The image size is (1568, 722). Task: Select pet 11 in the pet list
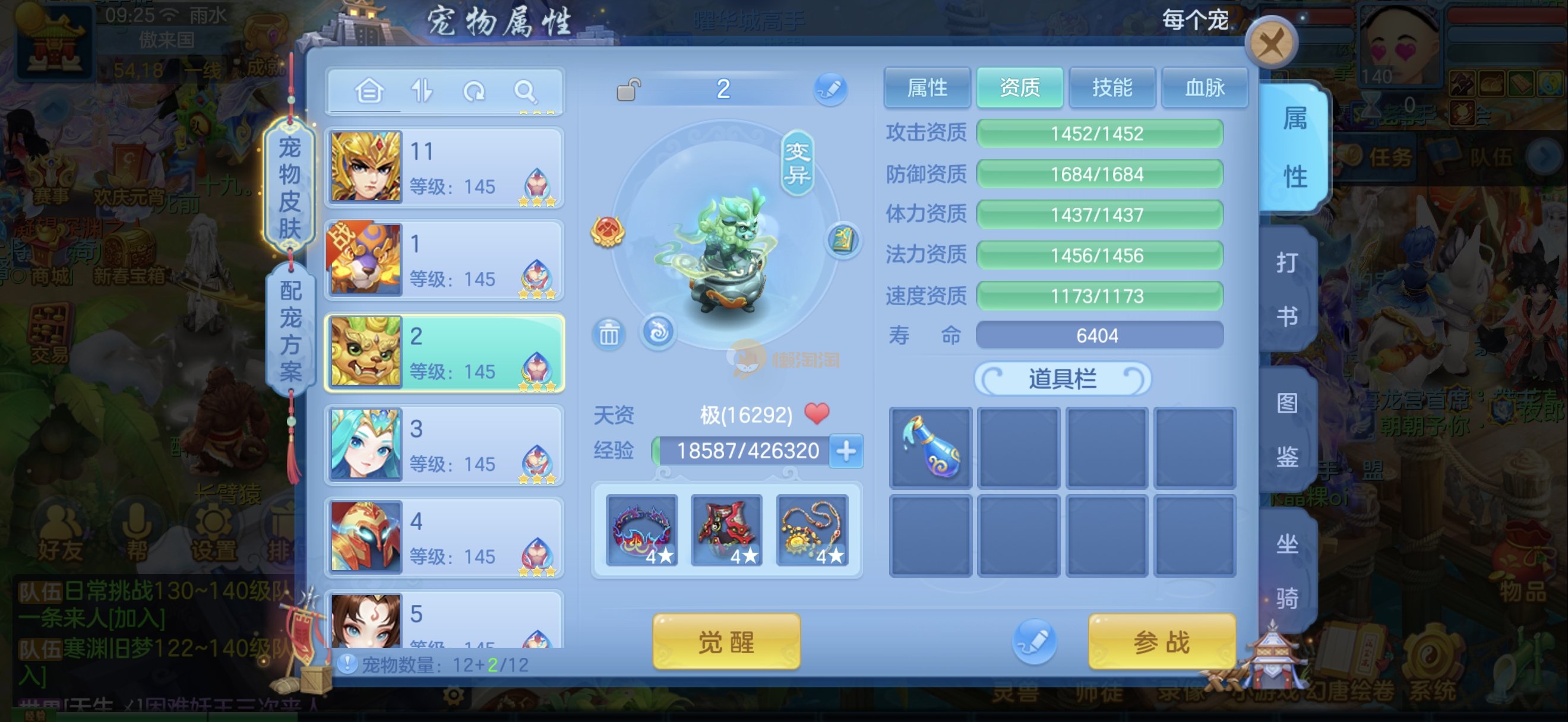click(x=444, y=168)
